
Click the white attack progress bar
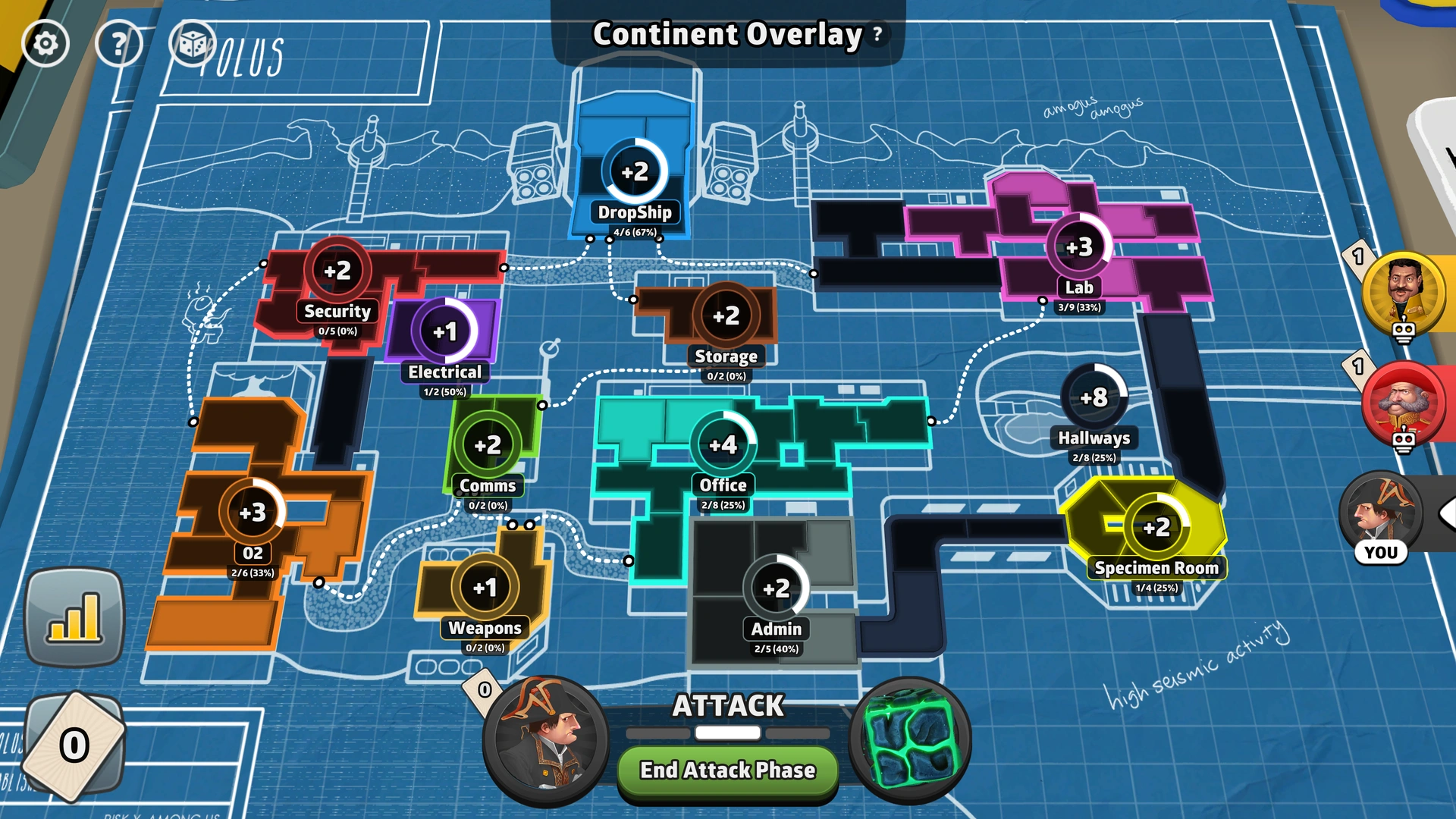point(726,733)
